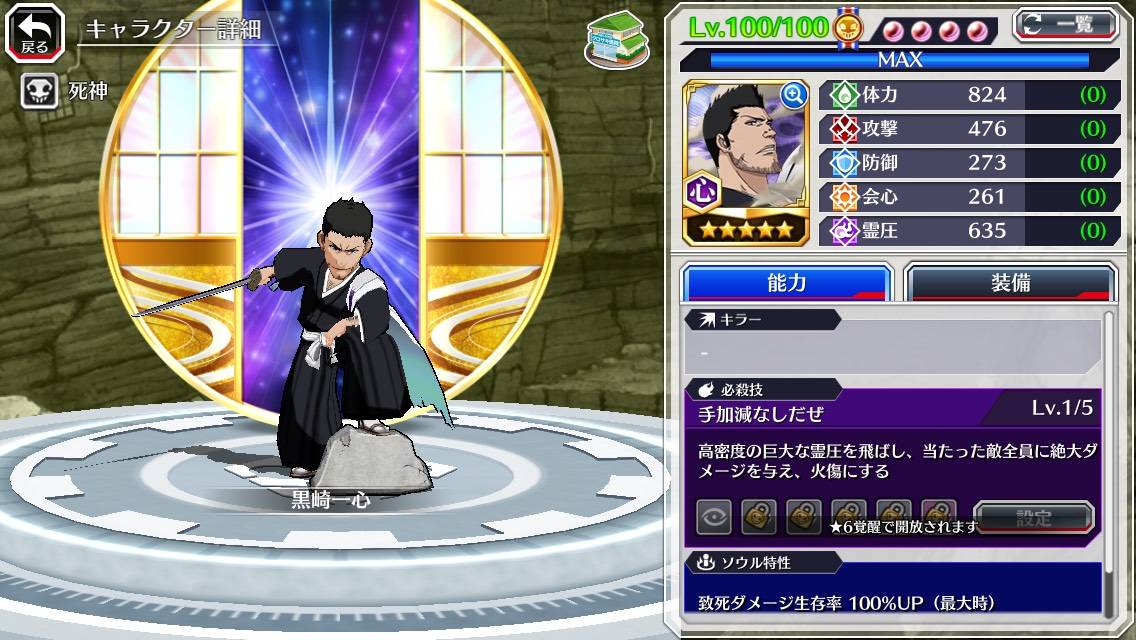The width and height of the screenshot is (1136, 640).
Task: Open the 一覧 character list
Action: pos(1065,25)
